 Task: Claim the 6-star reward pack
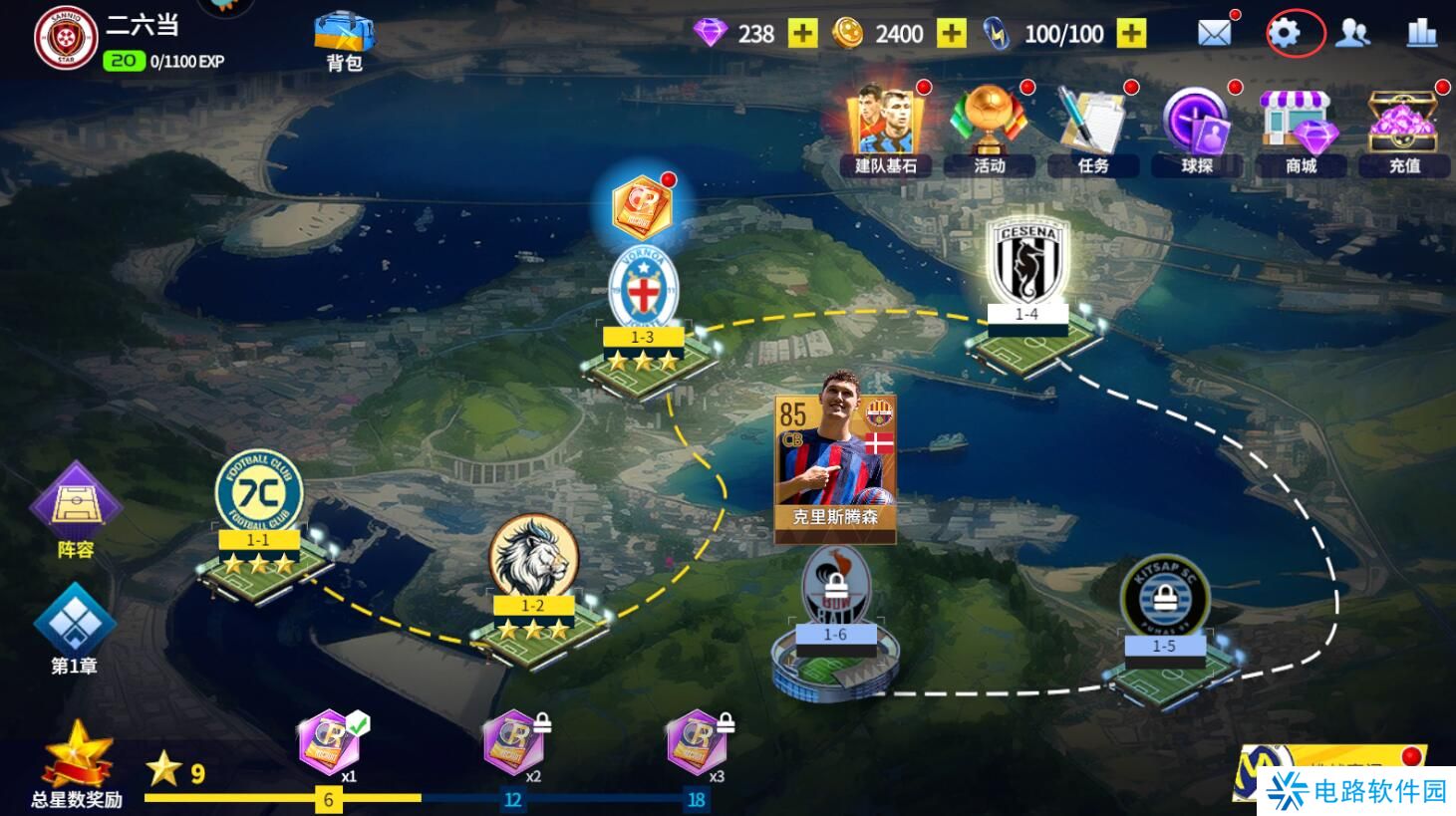328,743
